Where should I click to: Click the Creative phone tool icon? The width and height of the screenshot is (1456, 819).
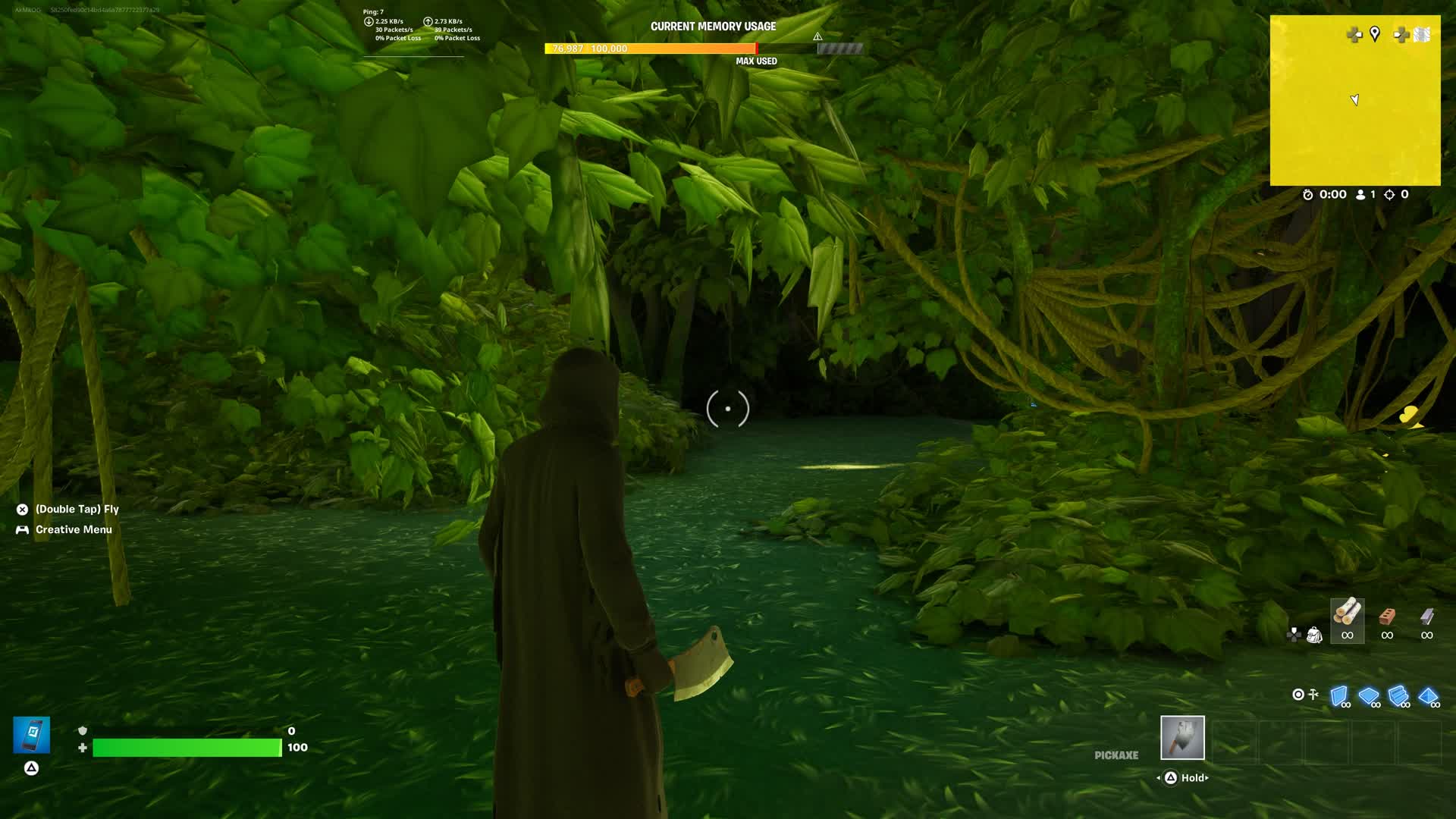click(x=31, y=734)
